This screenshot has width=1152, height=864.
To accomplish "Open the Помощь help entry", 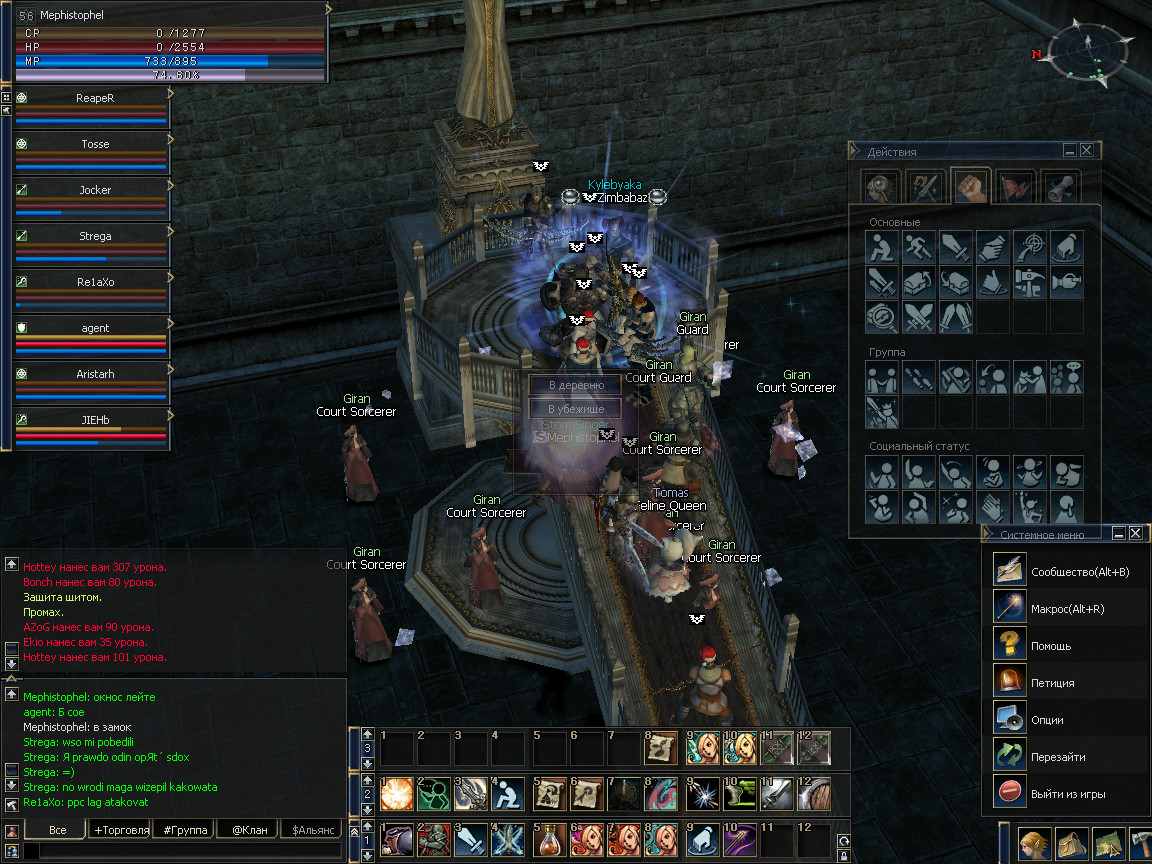I will point(1050,646).
